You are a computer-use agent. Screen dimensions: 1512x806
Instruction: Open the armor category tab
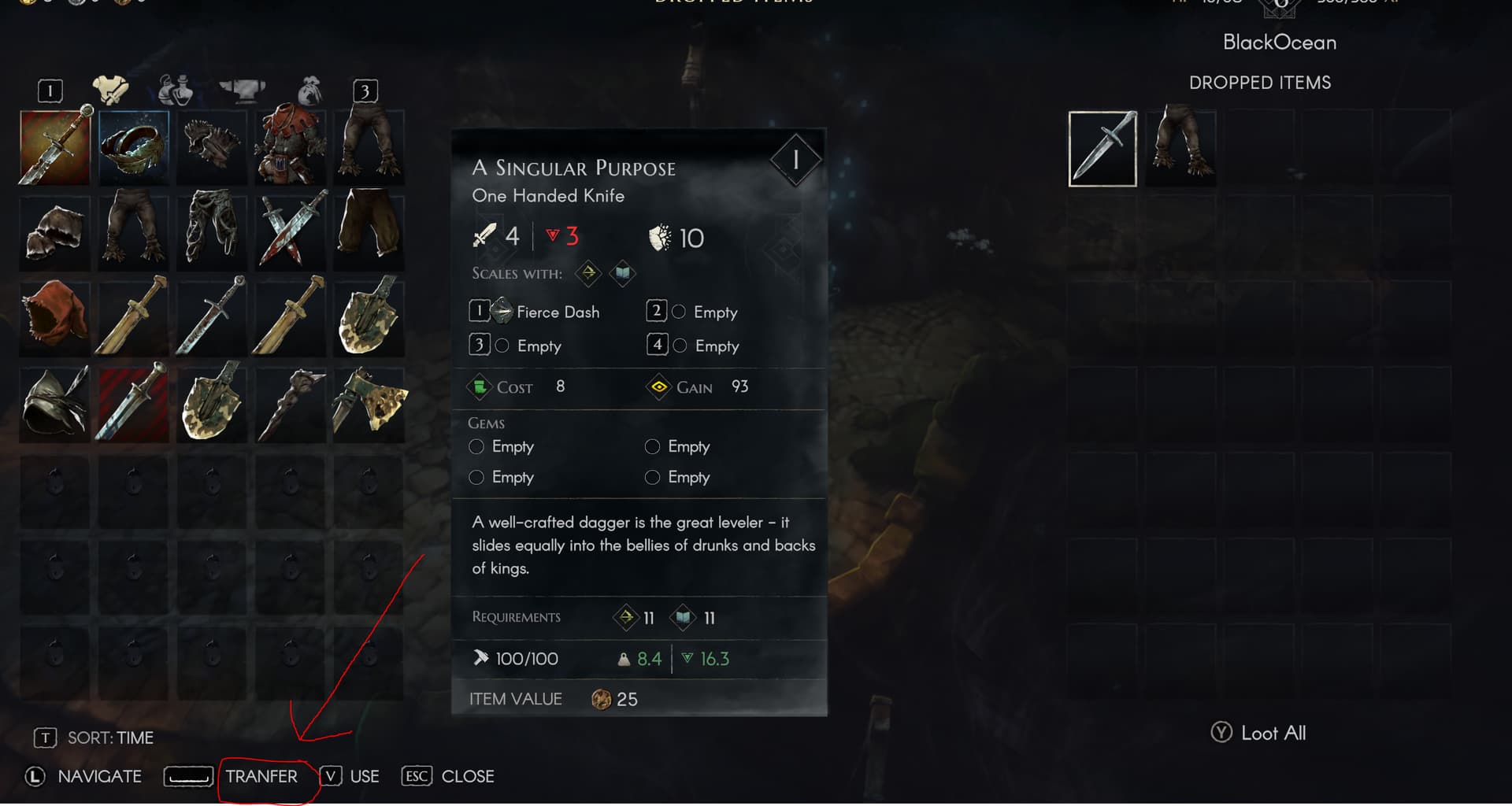tap(110, 90)
